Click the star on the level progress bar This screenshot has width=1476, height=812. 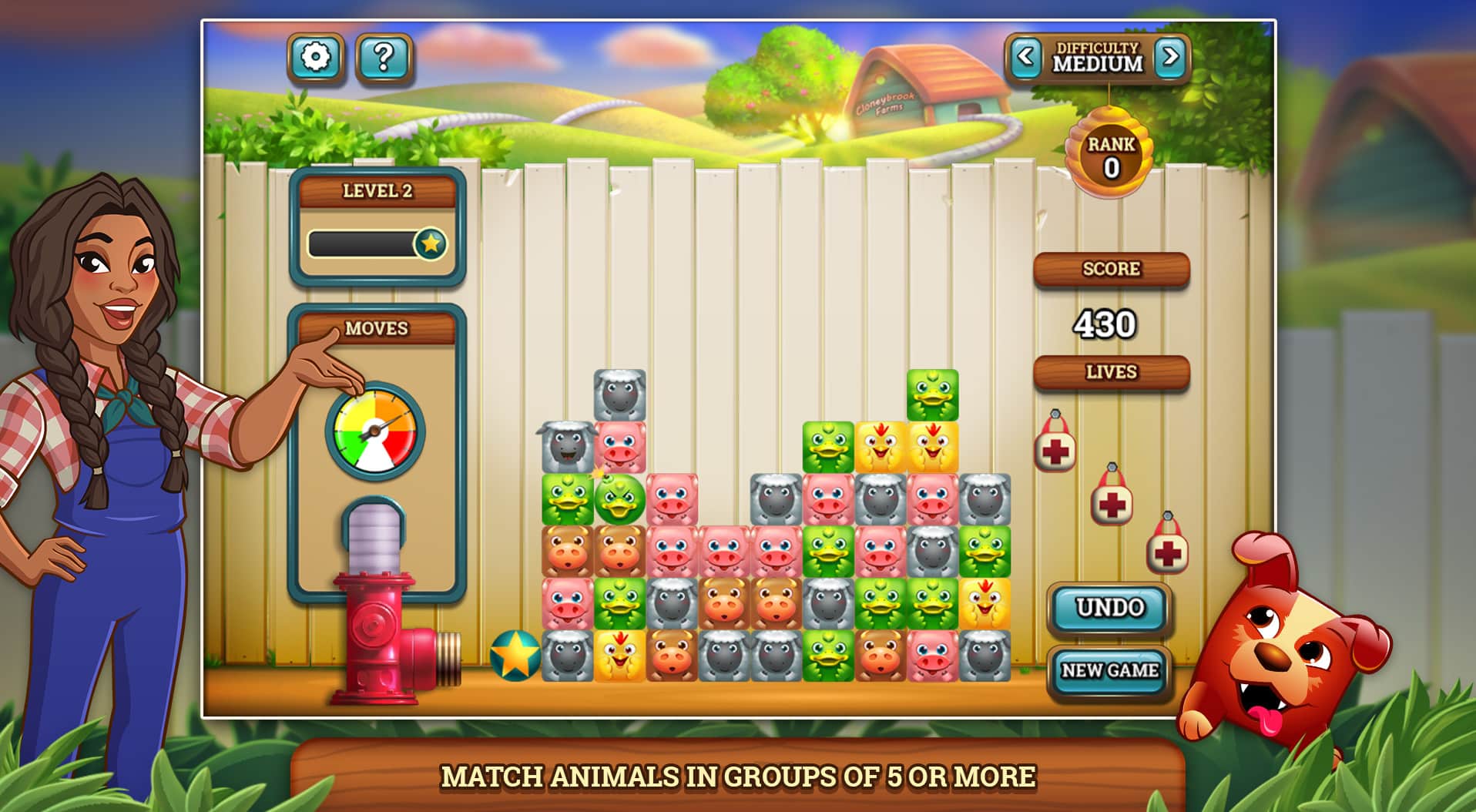pos(433,242)
